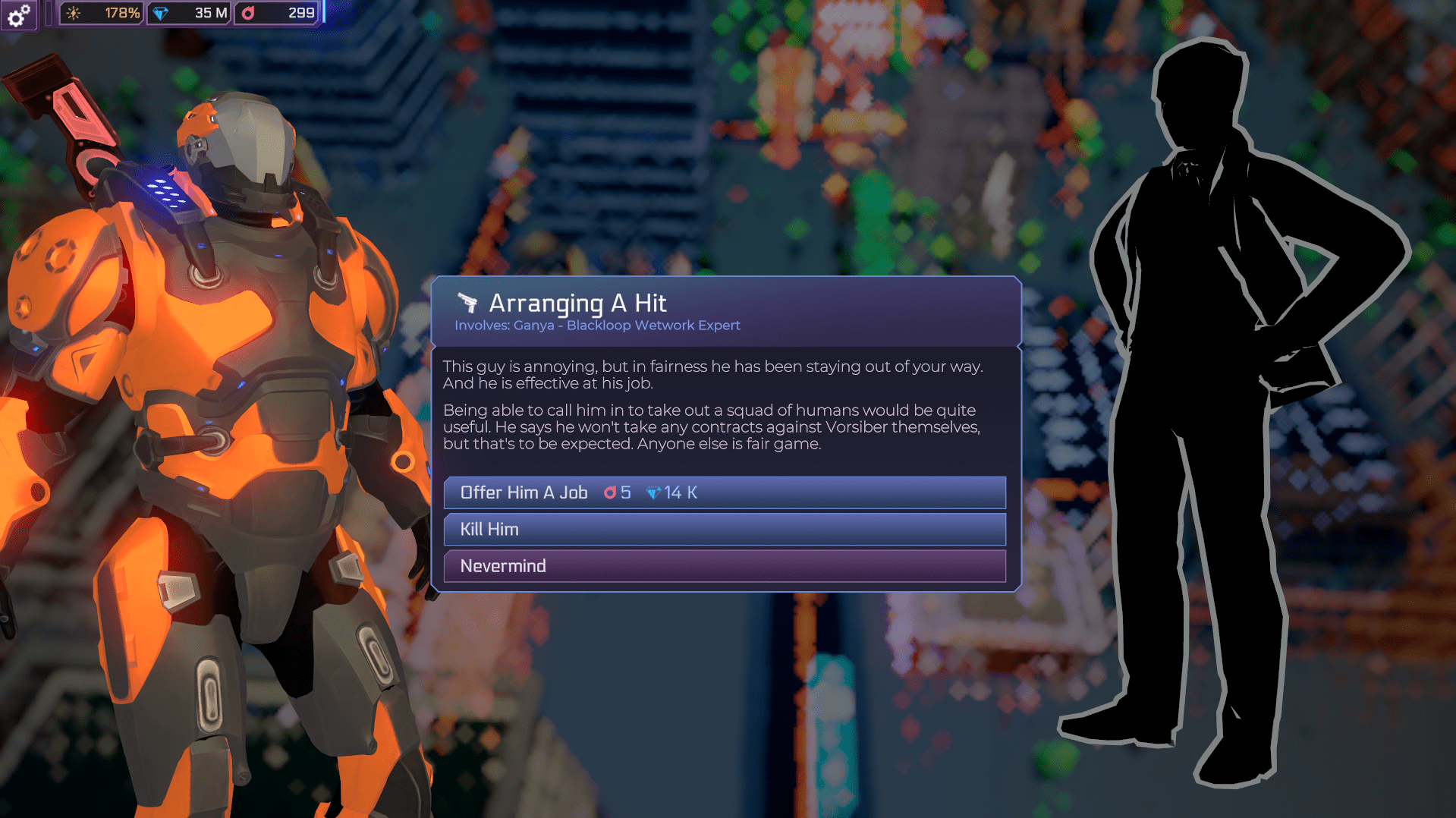Dismiss the event with Nevermind

[724, 566]
